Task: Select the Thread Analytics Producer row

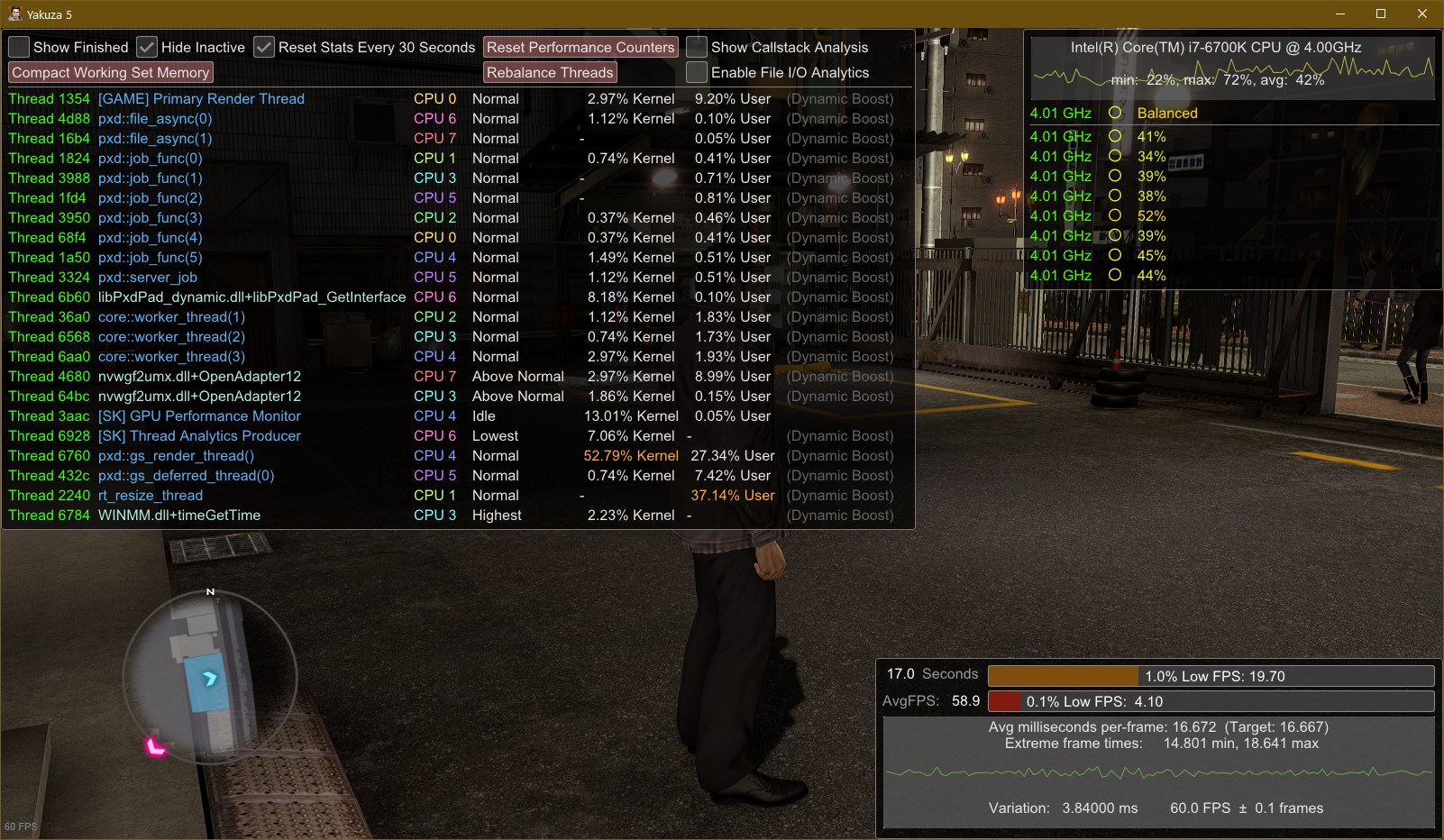Action: [199, 435]
